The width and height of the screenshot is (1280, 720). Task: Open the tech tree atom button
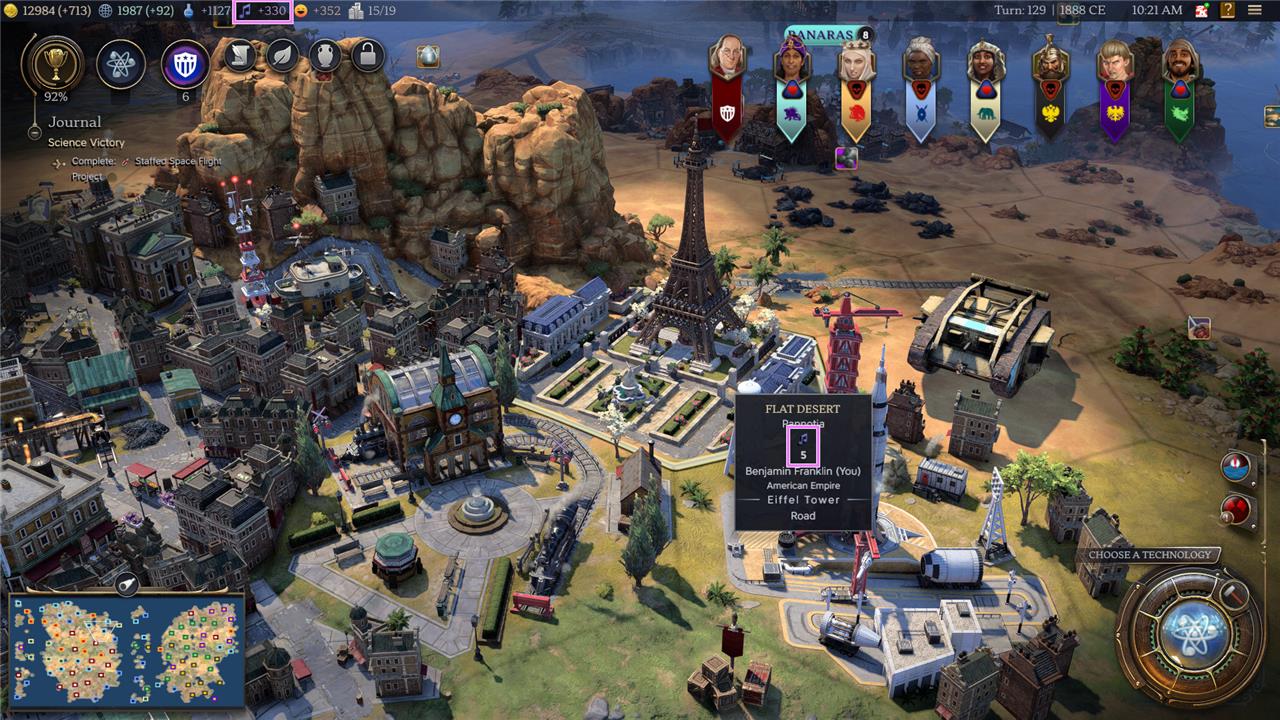click(x=121, y=64)
